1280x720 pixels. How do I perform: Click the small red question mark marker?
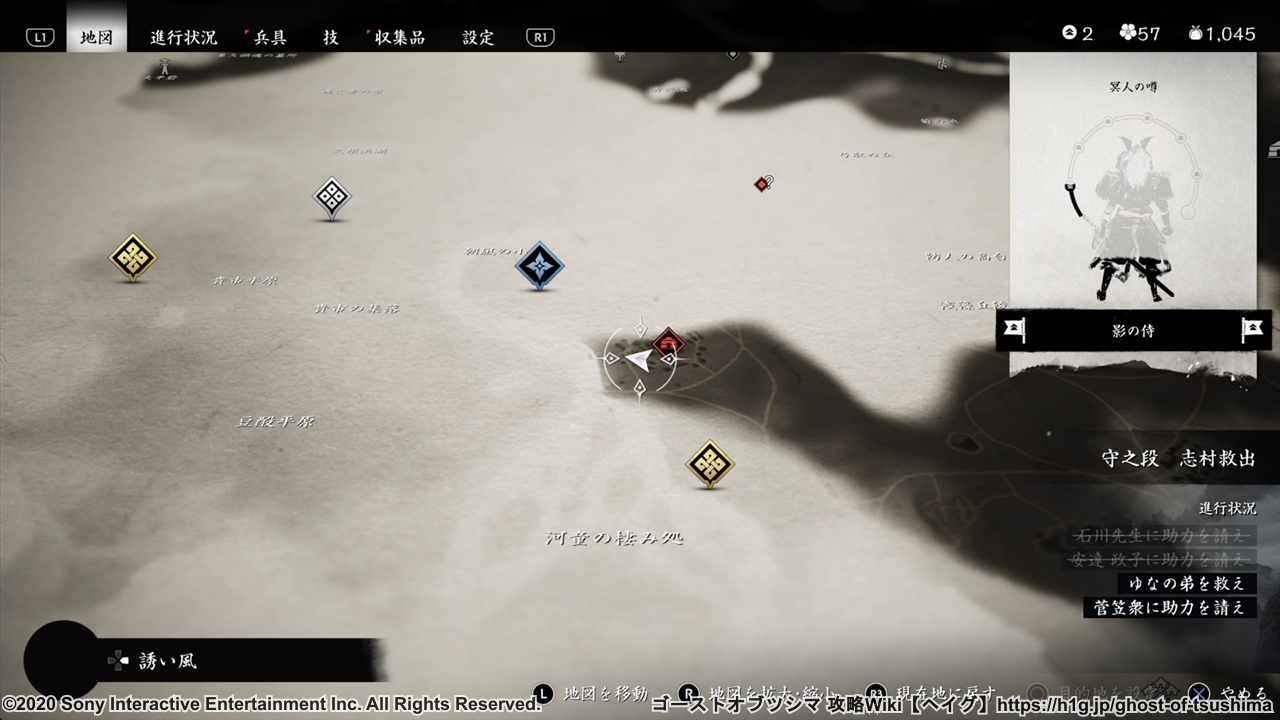click(x=763, y=183)
